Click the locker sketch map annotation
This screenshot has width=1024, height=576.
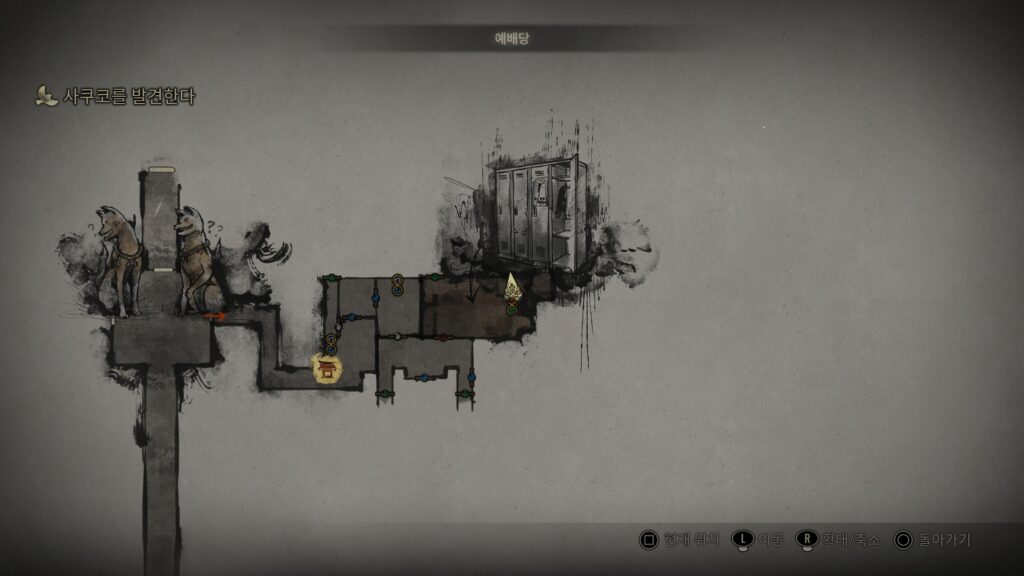[x=538, y=217]
